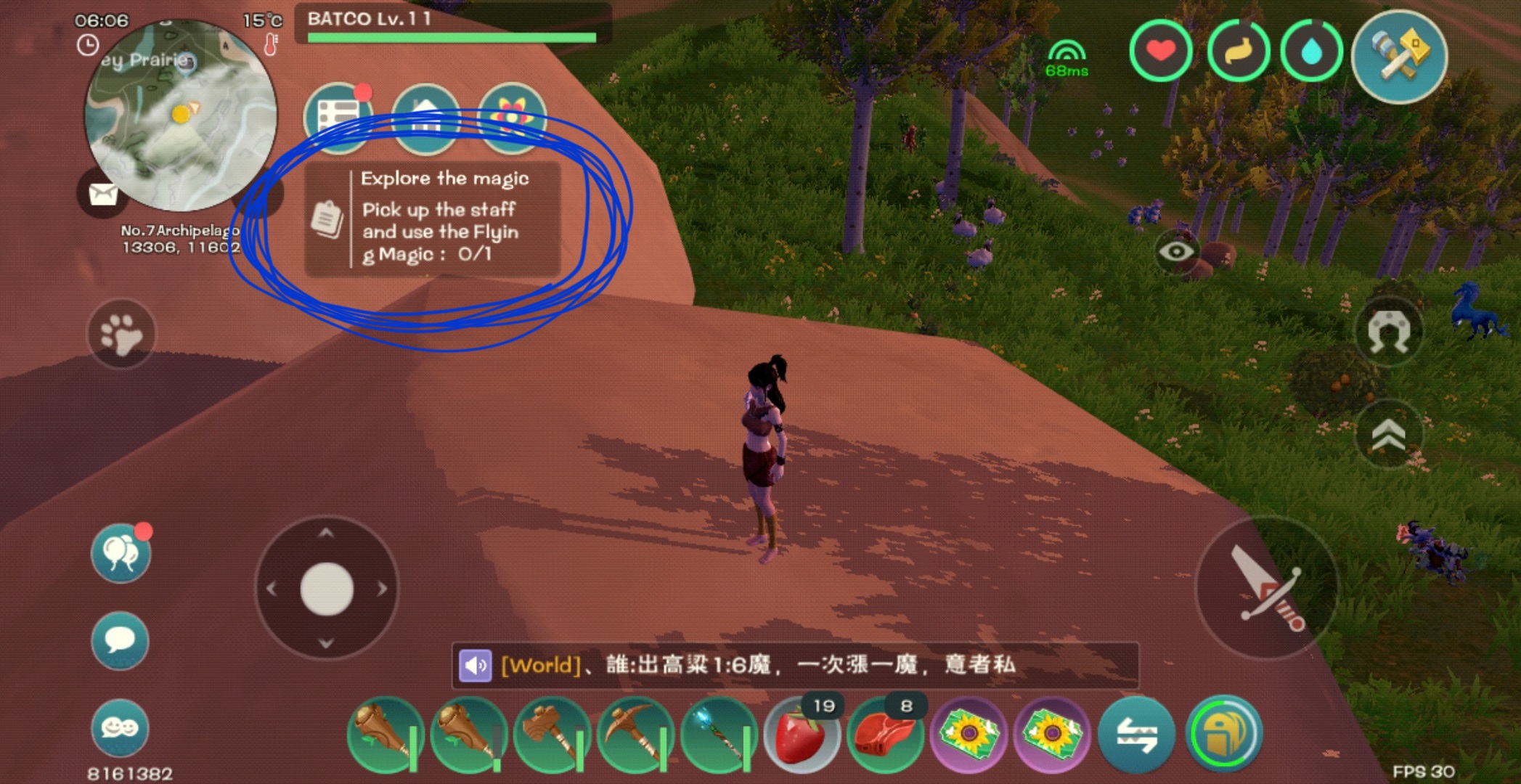The height and width of the screenshot is (784, 1521).
Task: Open the Explore the magic quest tracker
Action: point(433,219)
